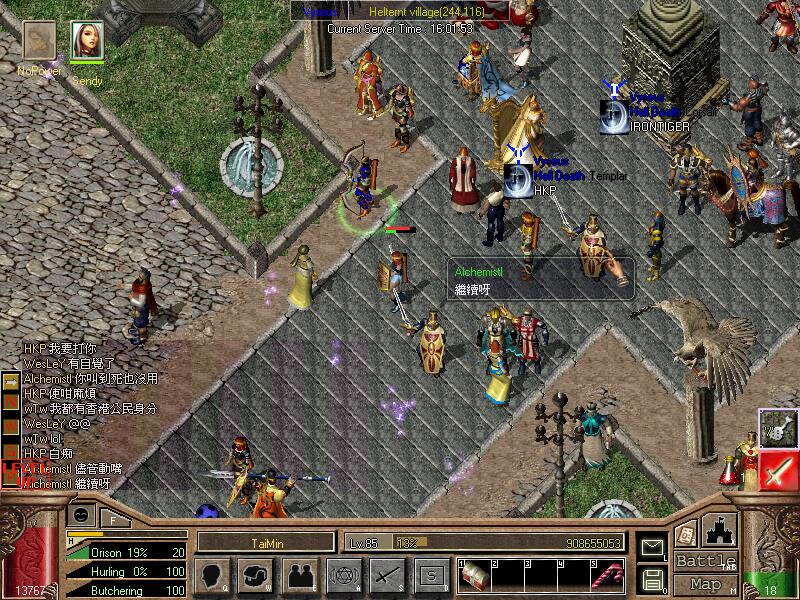Select the F tab above the skill list
This screenshot has height=600, width=800.
point(113,518)
